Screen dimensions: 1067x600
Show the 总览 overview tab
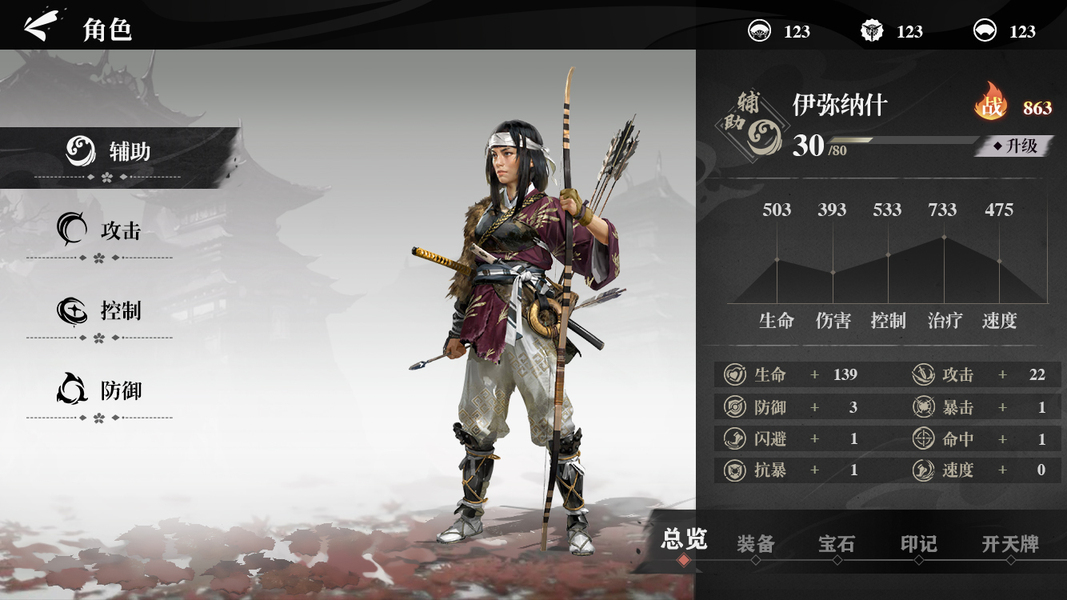pos(684,541)
